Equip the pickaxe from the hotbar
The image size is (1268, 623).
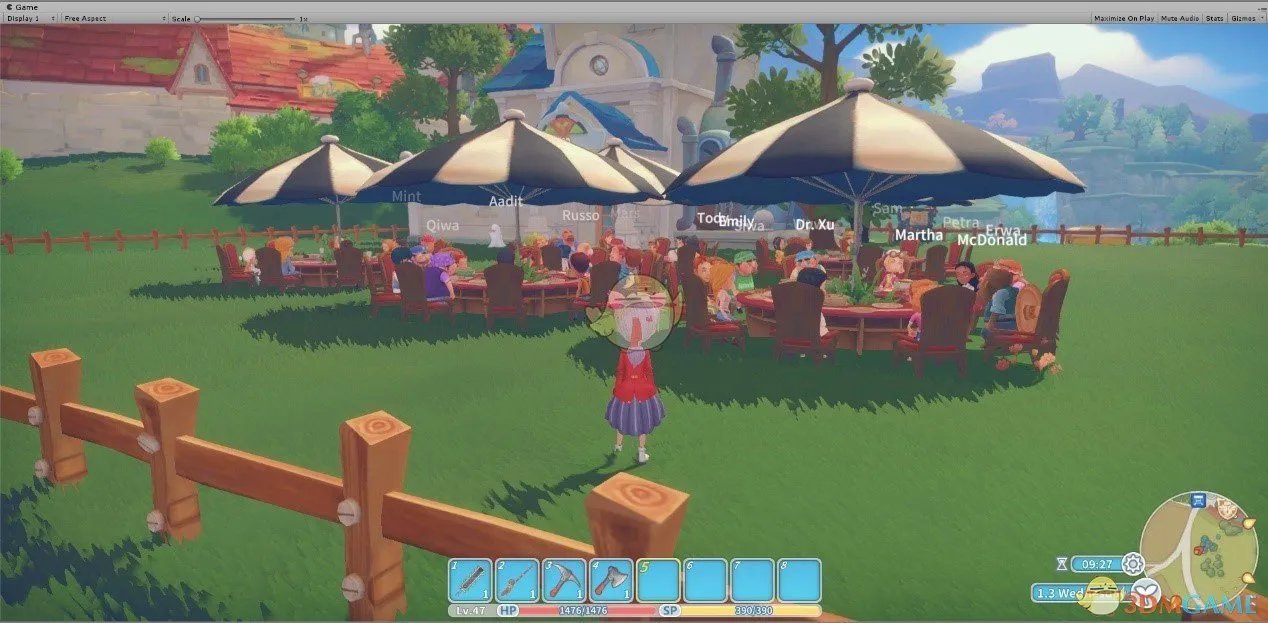point(564,580)
